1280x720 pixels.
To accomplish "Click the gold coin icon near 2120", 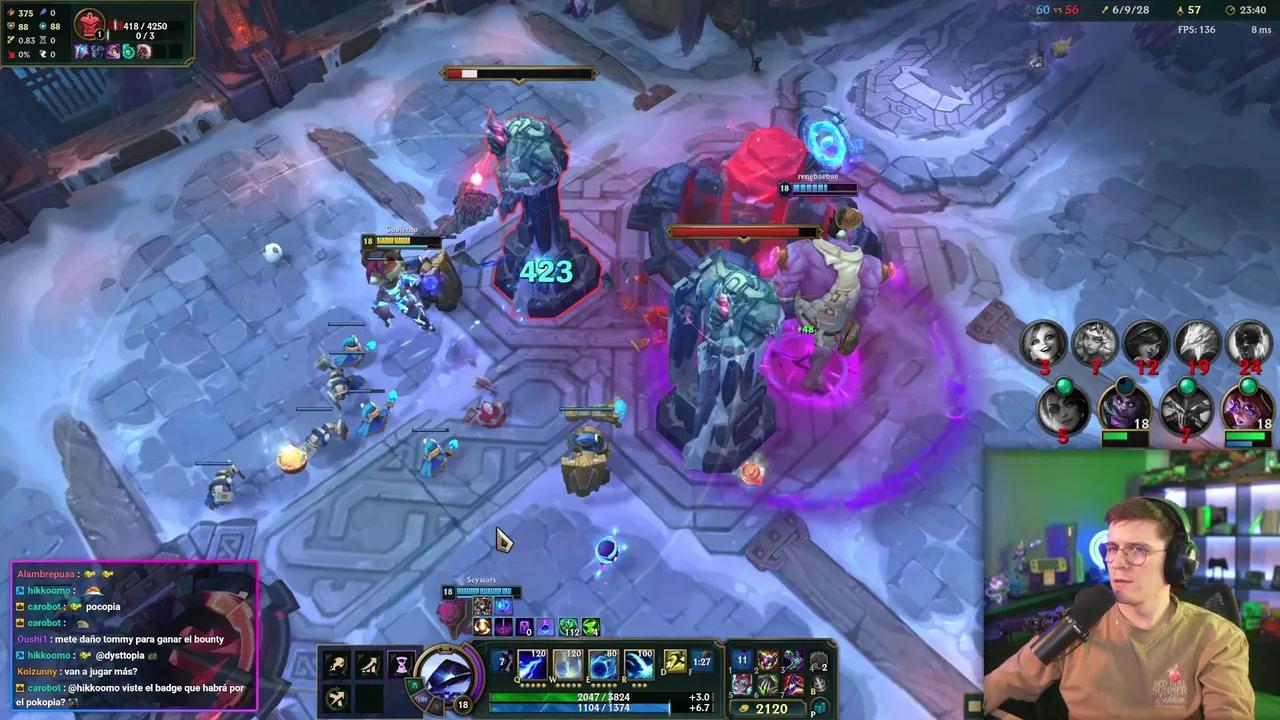I will pos(743,708).
